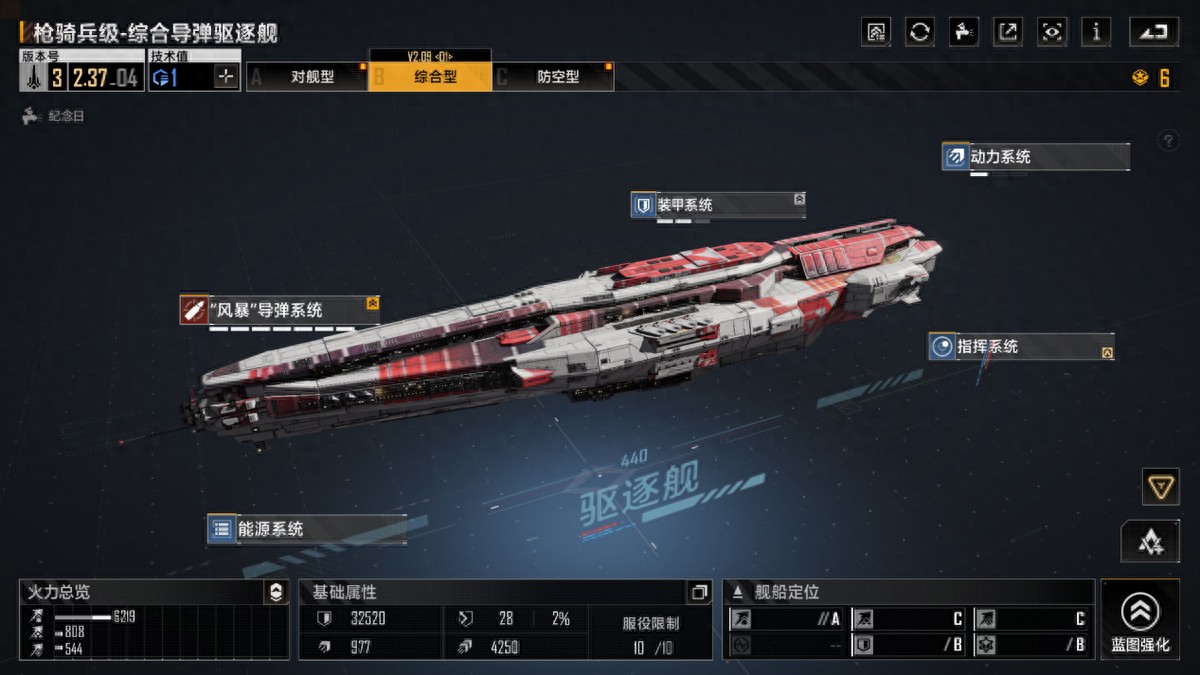Open the 动力系统 module label
This screenshot has height=675, width=1200.
click(x=1035, y=157)
